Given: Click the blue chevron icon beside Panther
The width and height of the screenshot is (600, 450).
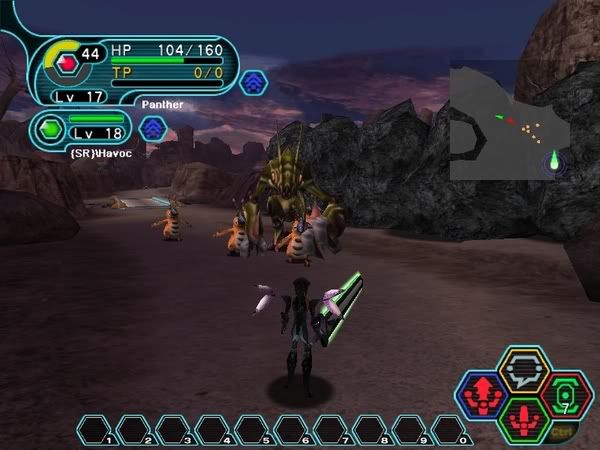Looking at the screenshot, I should 253,82.
